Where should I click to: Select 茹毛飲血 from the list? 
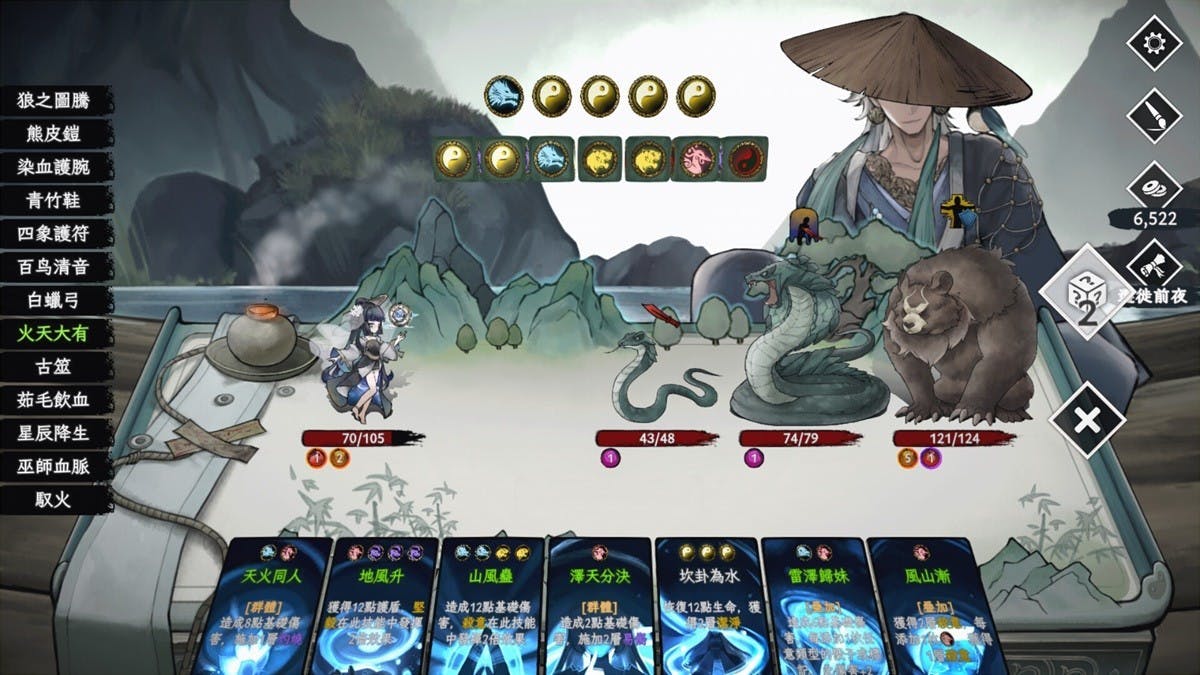tap(53, 400)
